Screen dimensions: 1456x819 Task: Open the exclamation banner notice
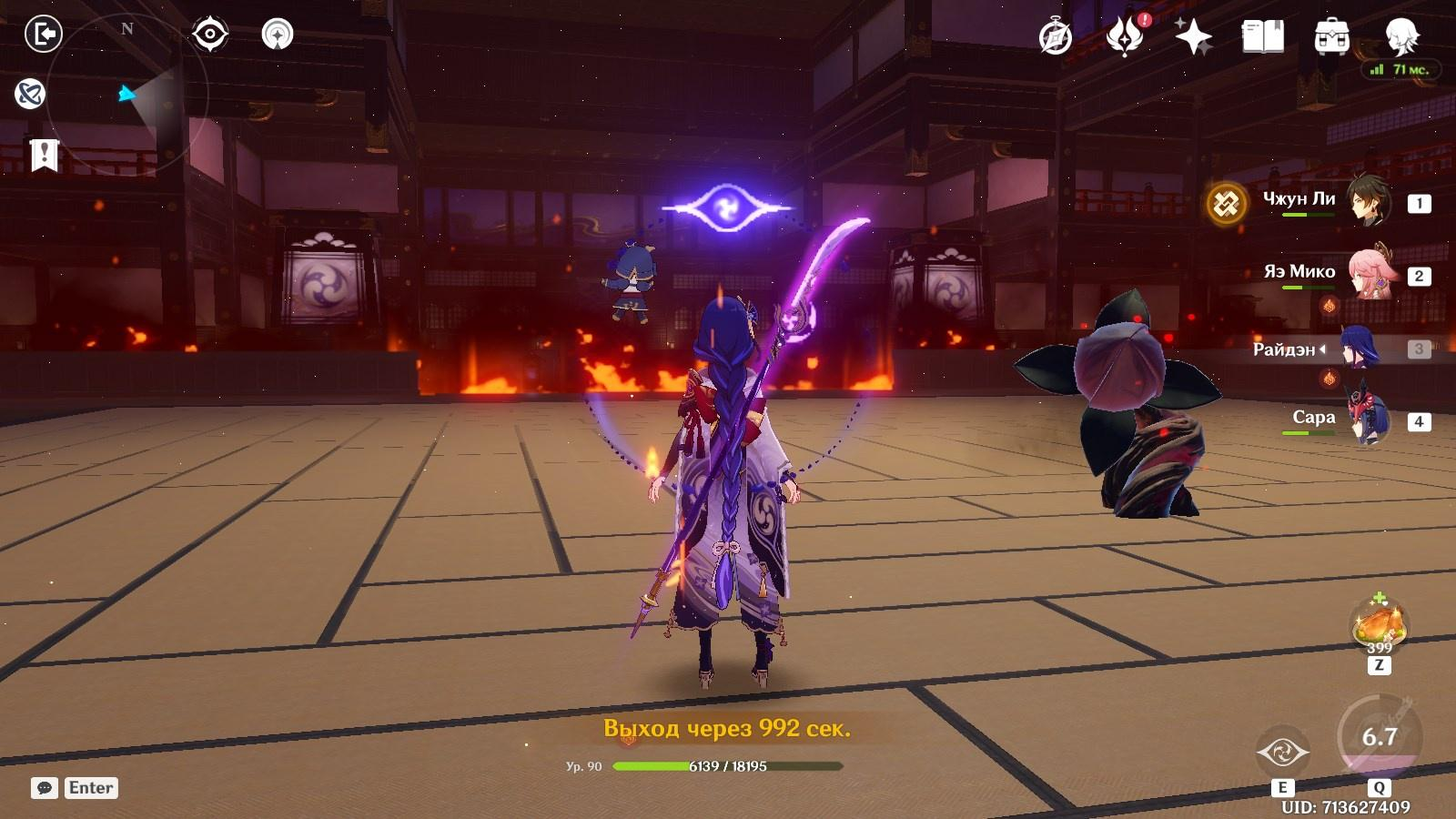[x=44, y=155]
